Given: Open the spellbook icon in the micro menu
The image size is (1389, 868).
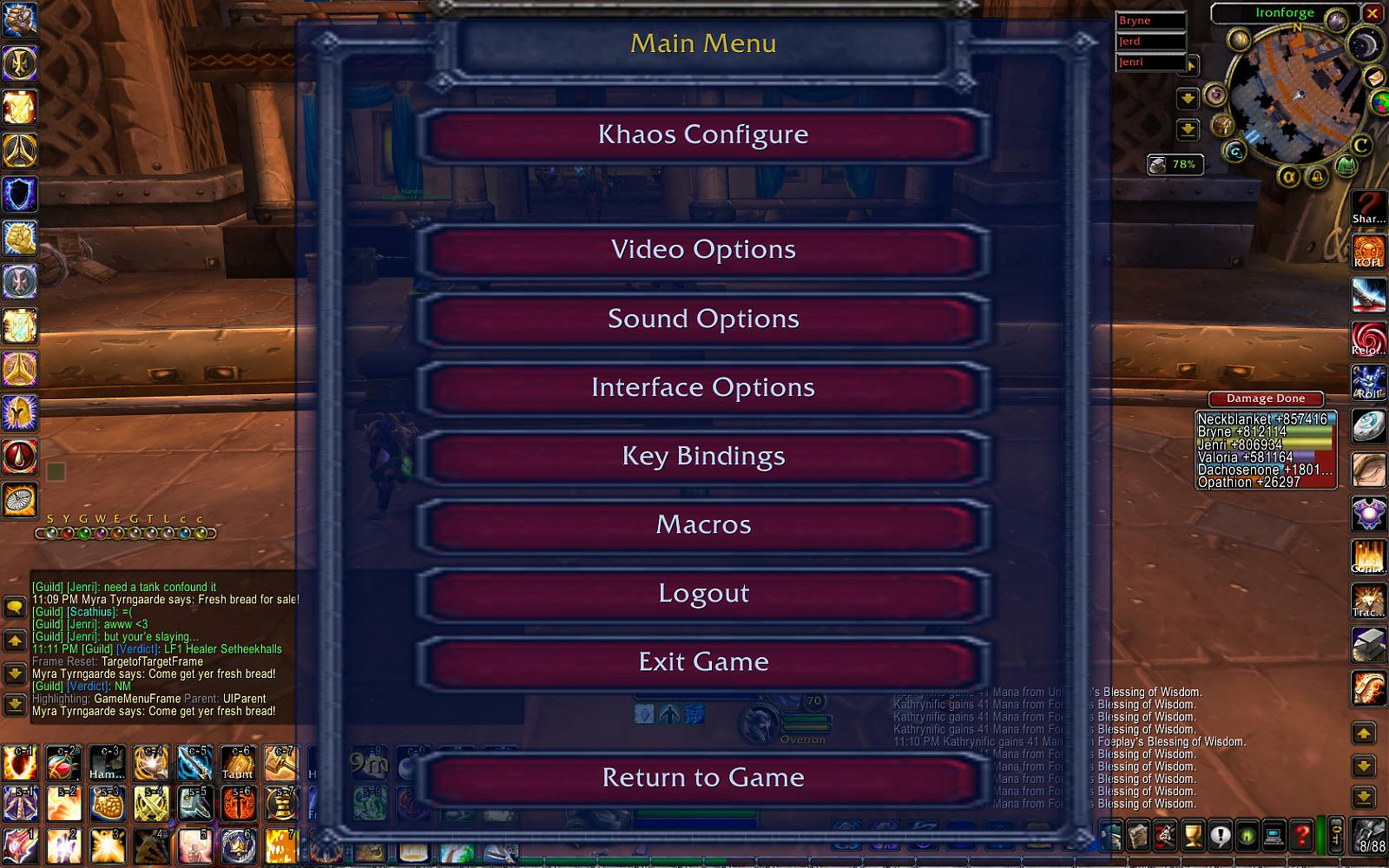Looking at the screenshot, I should pyautogui.click(x=1136, y=835).
